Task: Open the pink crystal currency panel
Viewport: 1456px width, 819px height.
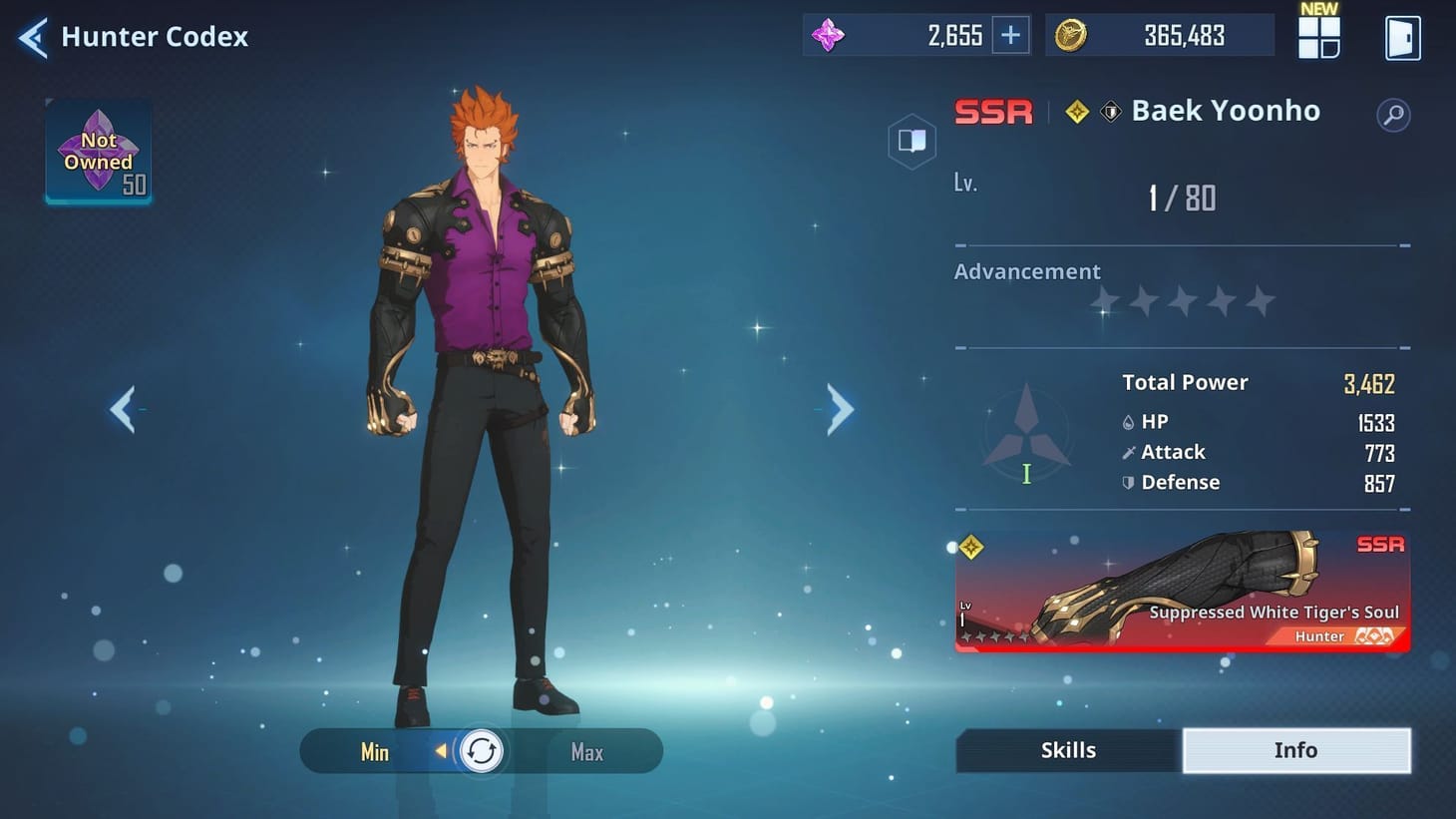Action: click(x=831, y=35)
